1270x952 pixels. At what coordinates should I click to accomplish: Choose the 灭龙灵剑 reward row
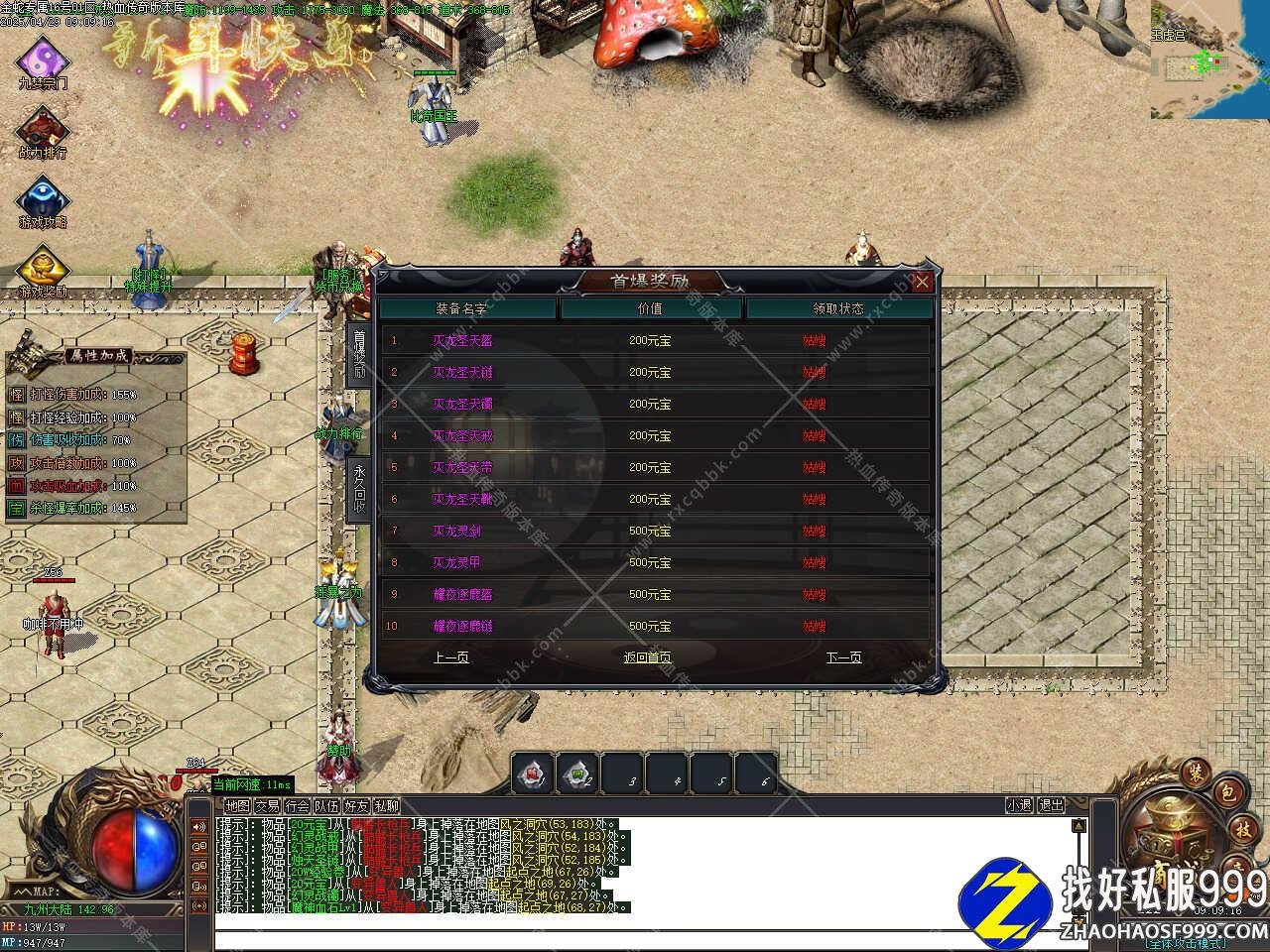coord(655,531)
